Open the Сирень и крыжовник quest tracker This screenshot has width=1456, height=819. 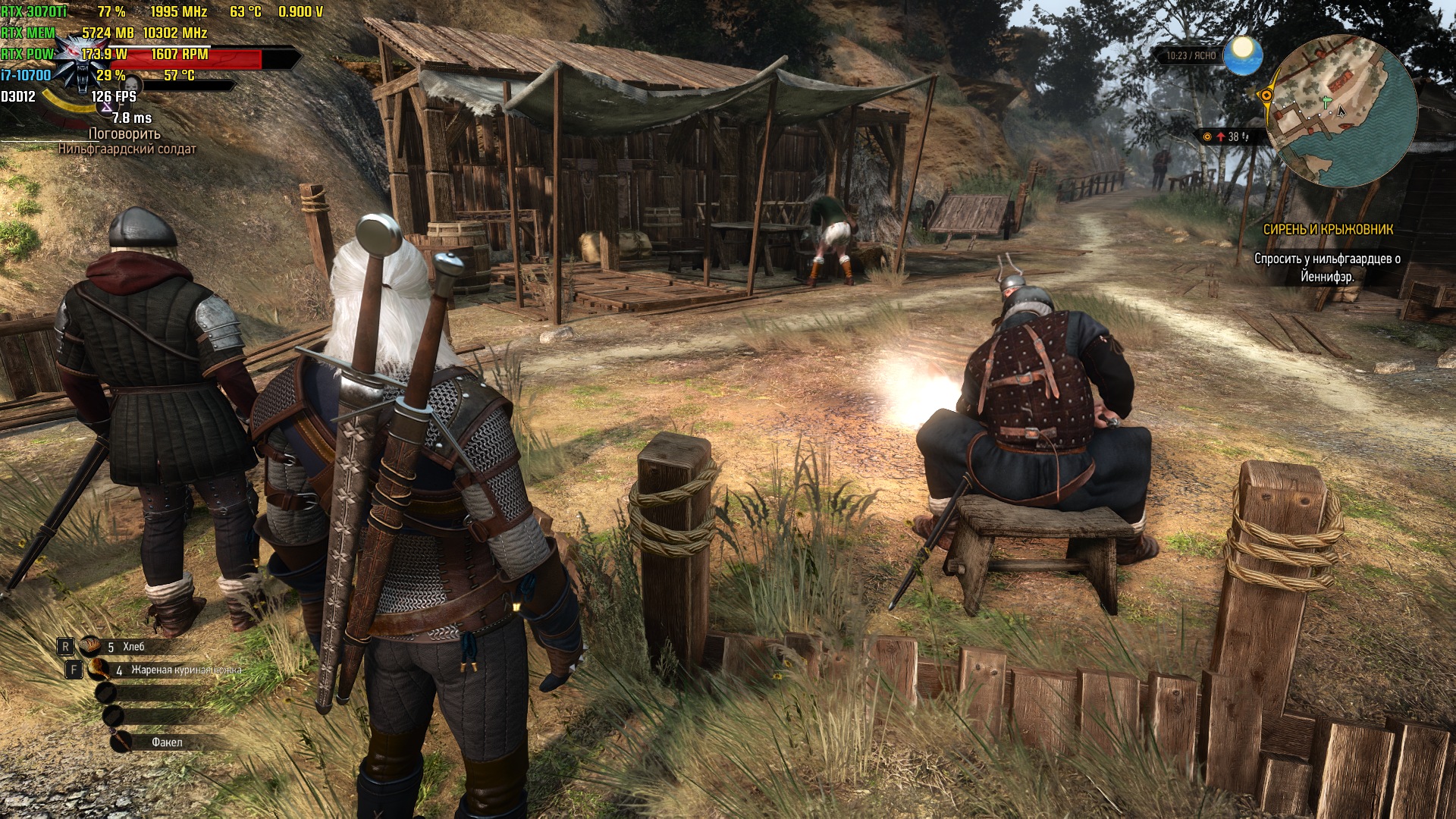(1327, 229)
